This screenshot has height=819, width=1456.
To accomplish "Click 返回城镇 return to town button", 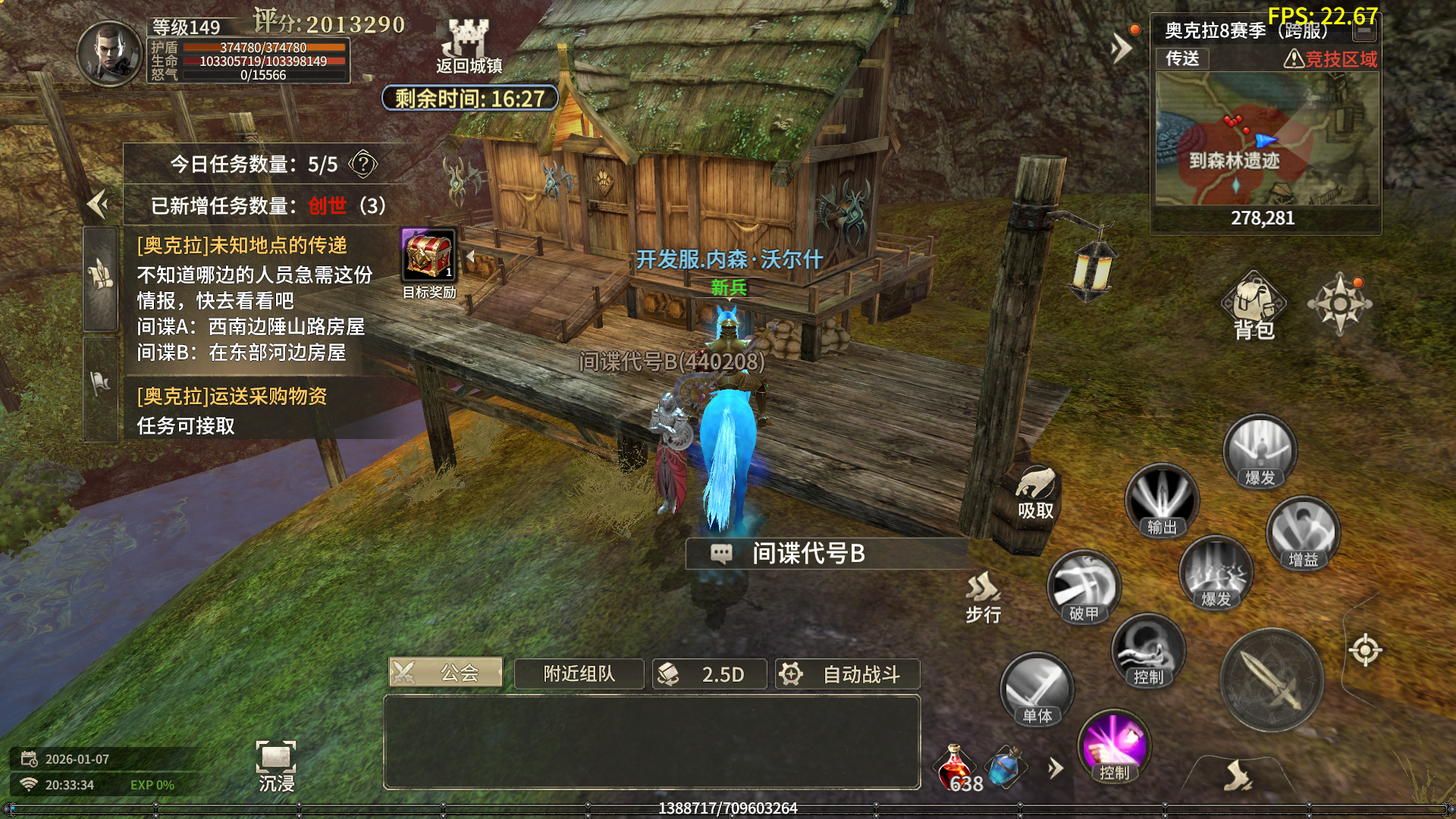I will click(x=469, y=47).
